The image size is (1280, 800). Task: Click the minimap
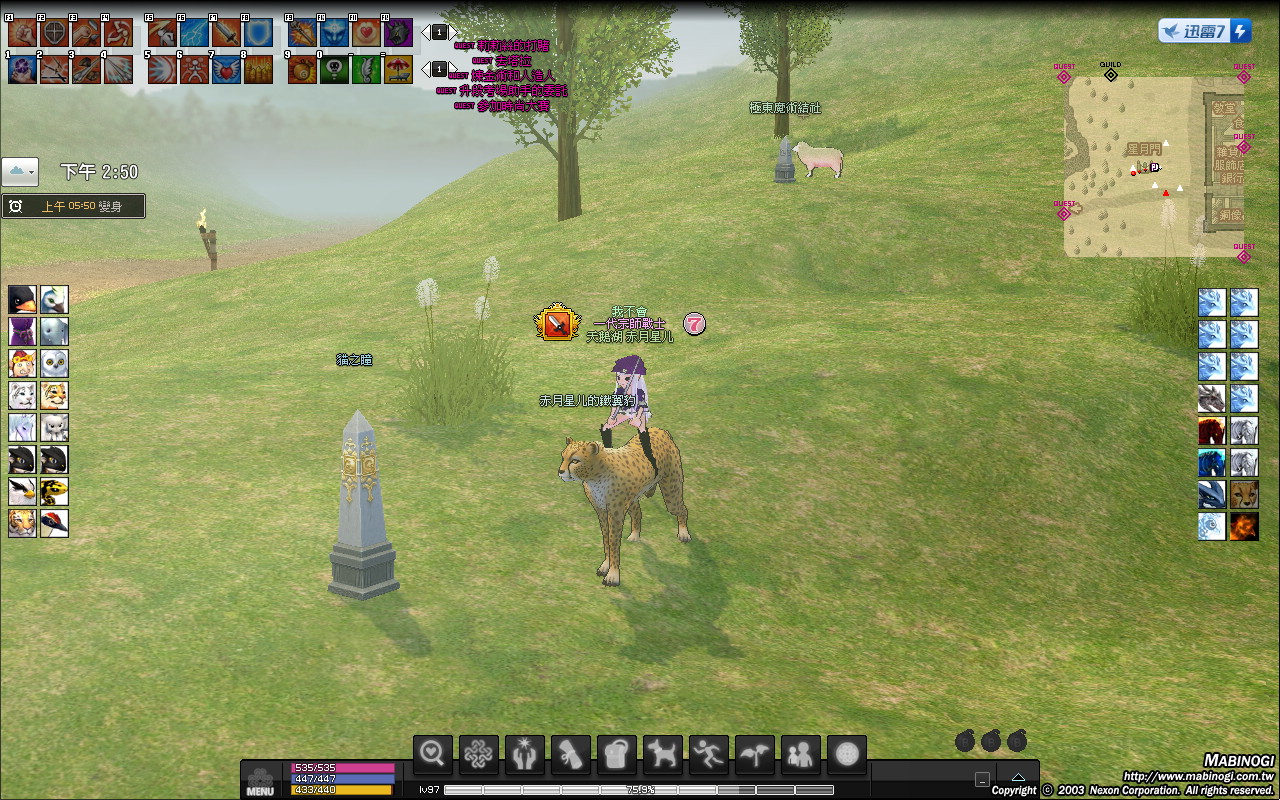click(1140, 166)
